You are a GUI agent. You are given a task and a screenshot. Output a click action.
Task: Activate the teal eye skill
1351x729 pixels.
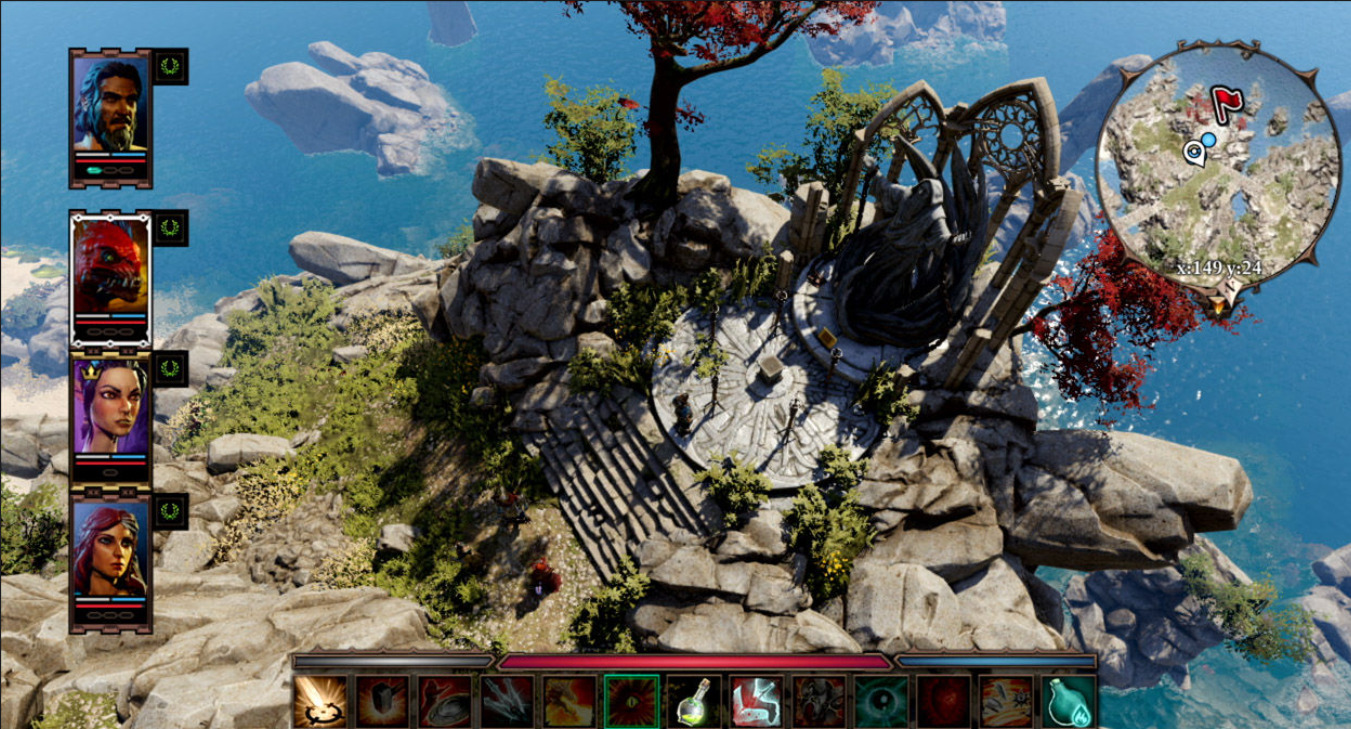[881, 702]
